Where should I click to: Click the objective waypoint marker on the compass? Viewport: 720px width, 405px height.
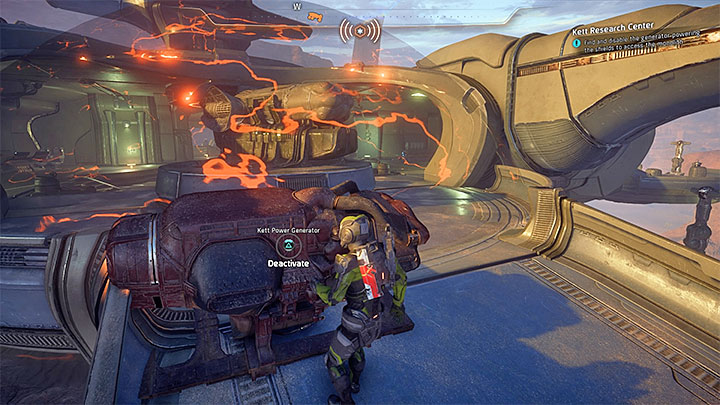click(x=360, y=29)
